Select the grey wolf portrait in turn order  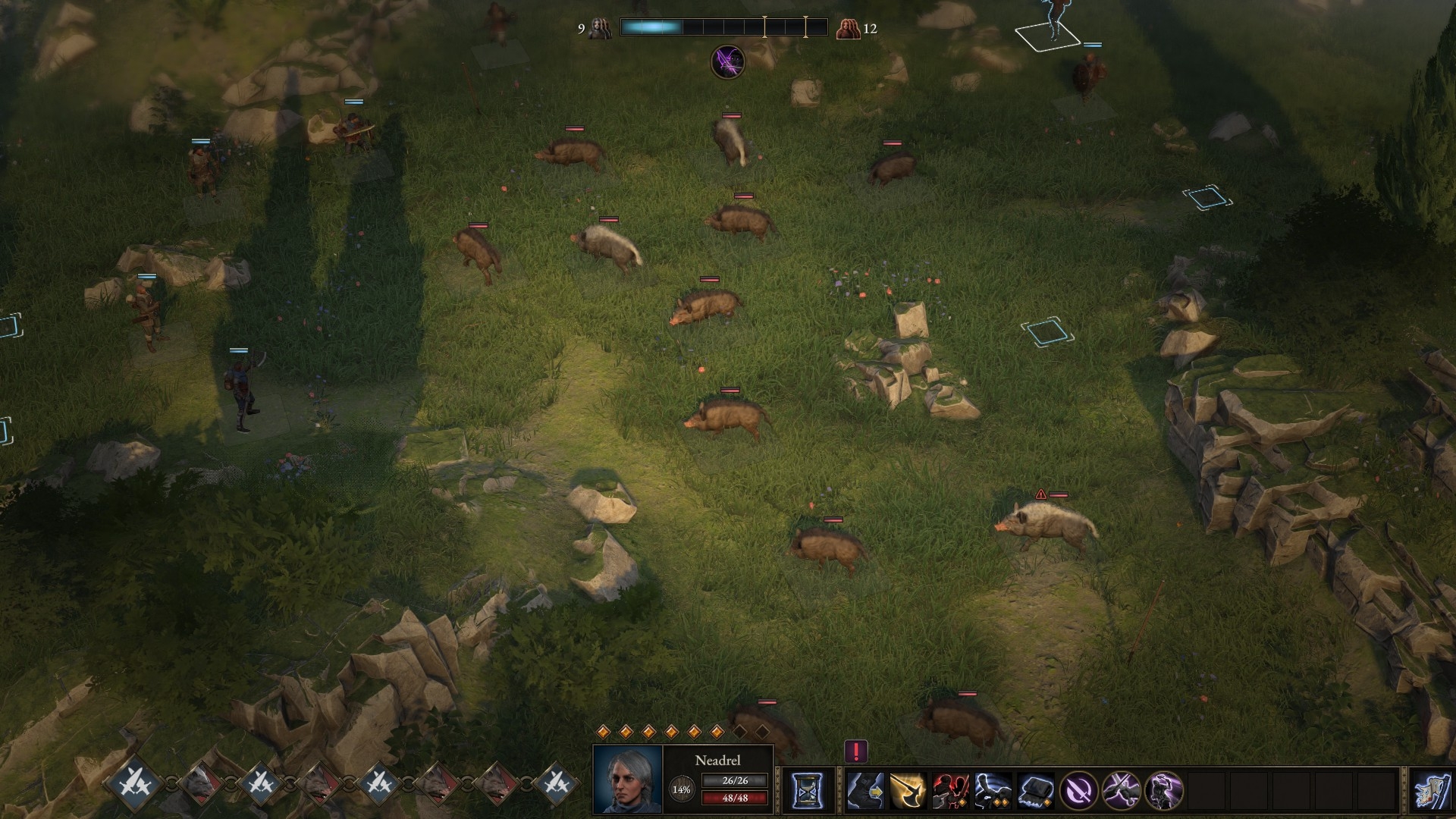[x=199, y=783]
